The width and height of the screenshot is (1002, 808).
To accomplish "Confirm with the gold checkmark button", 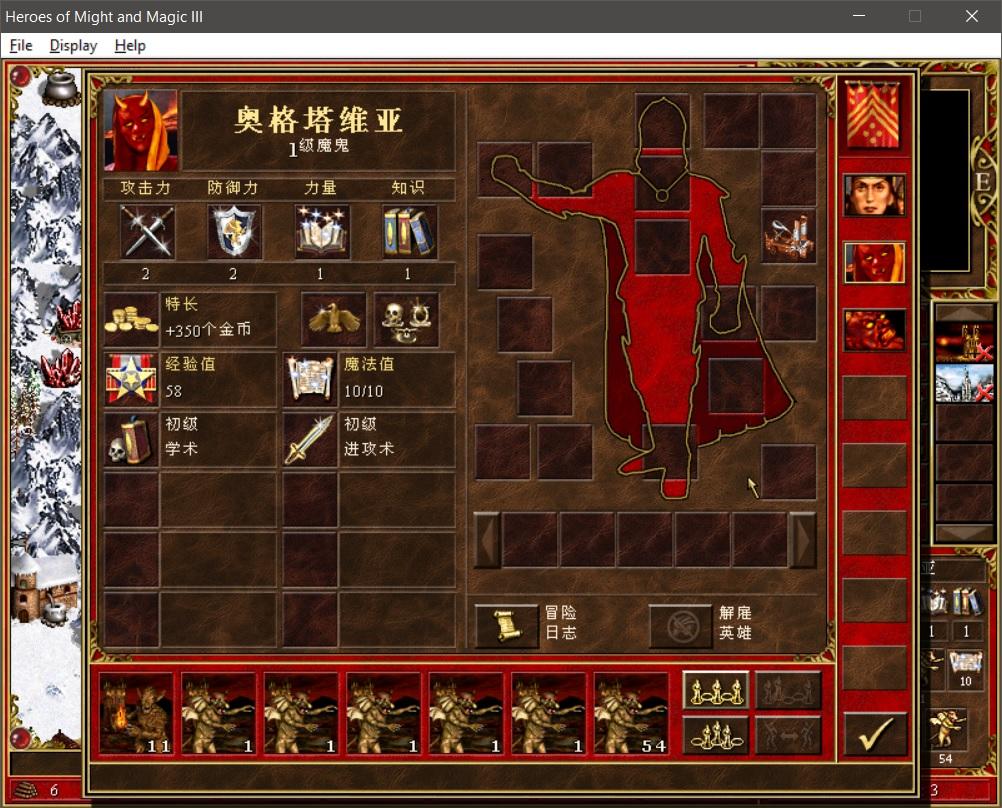I will tap(875, 733).
